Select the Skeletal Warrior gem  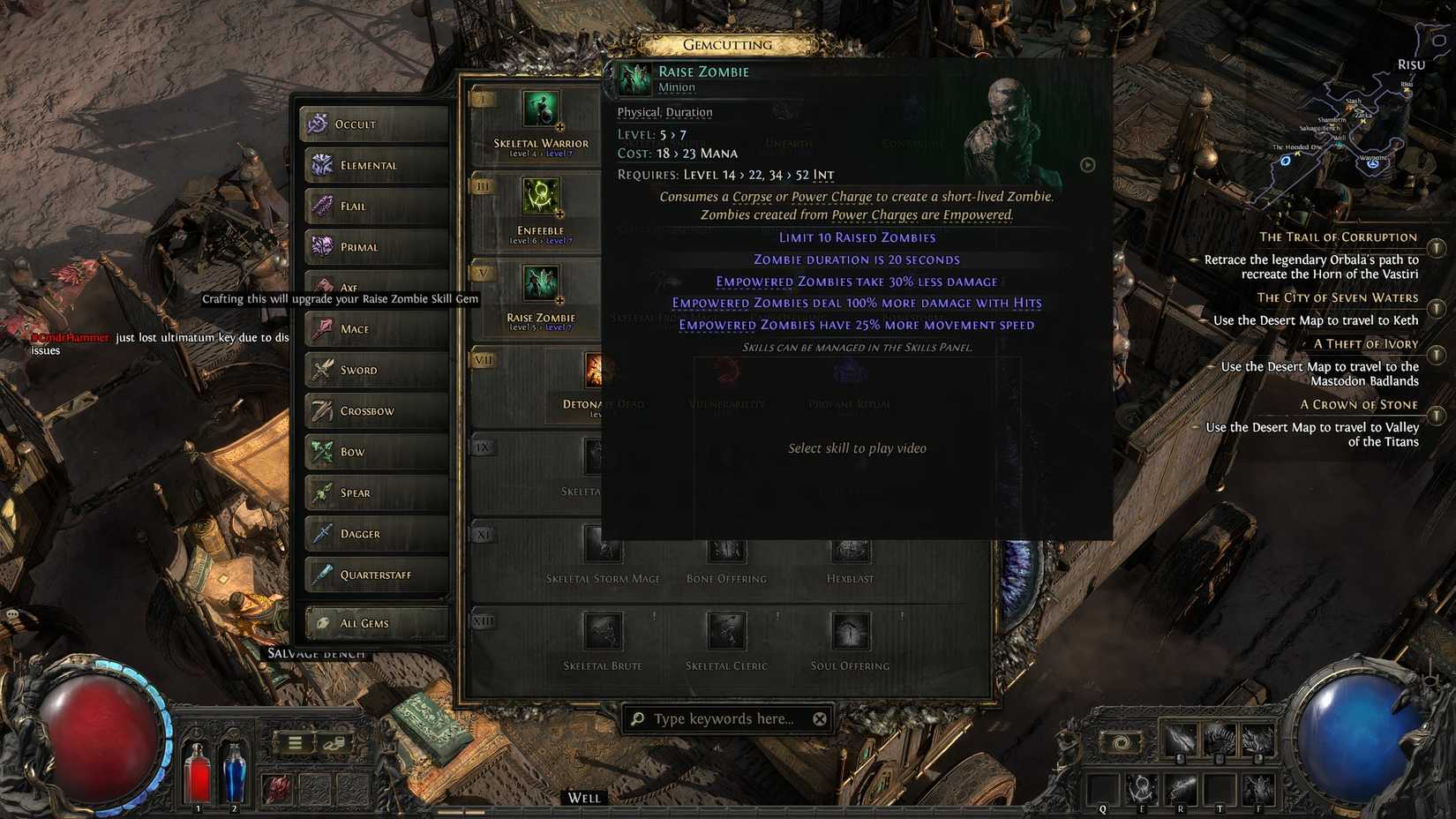pos(540,110)
